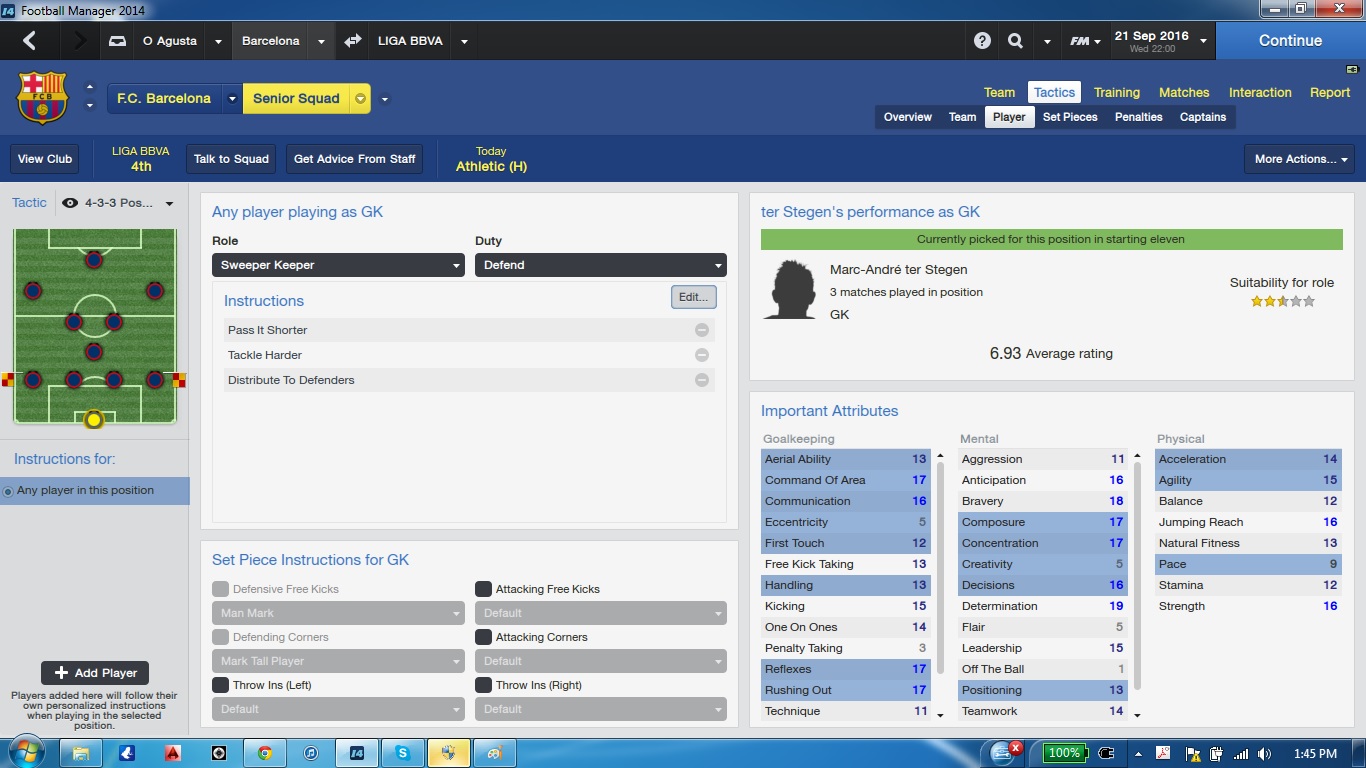This screenshot has height=768, width=1366.
Task: Open the Sweeper Keeper role dropdown
Action: pos(338,265)
